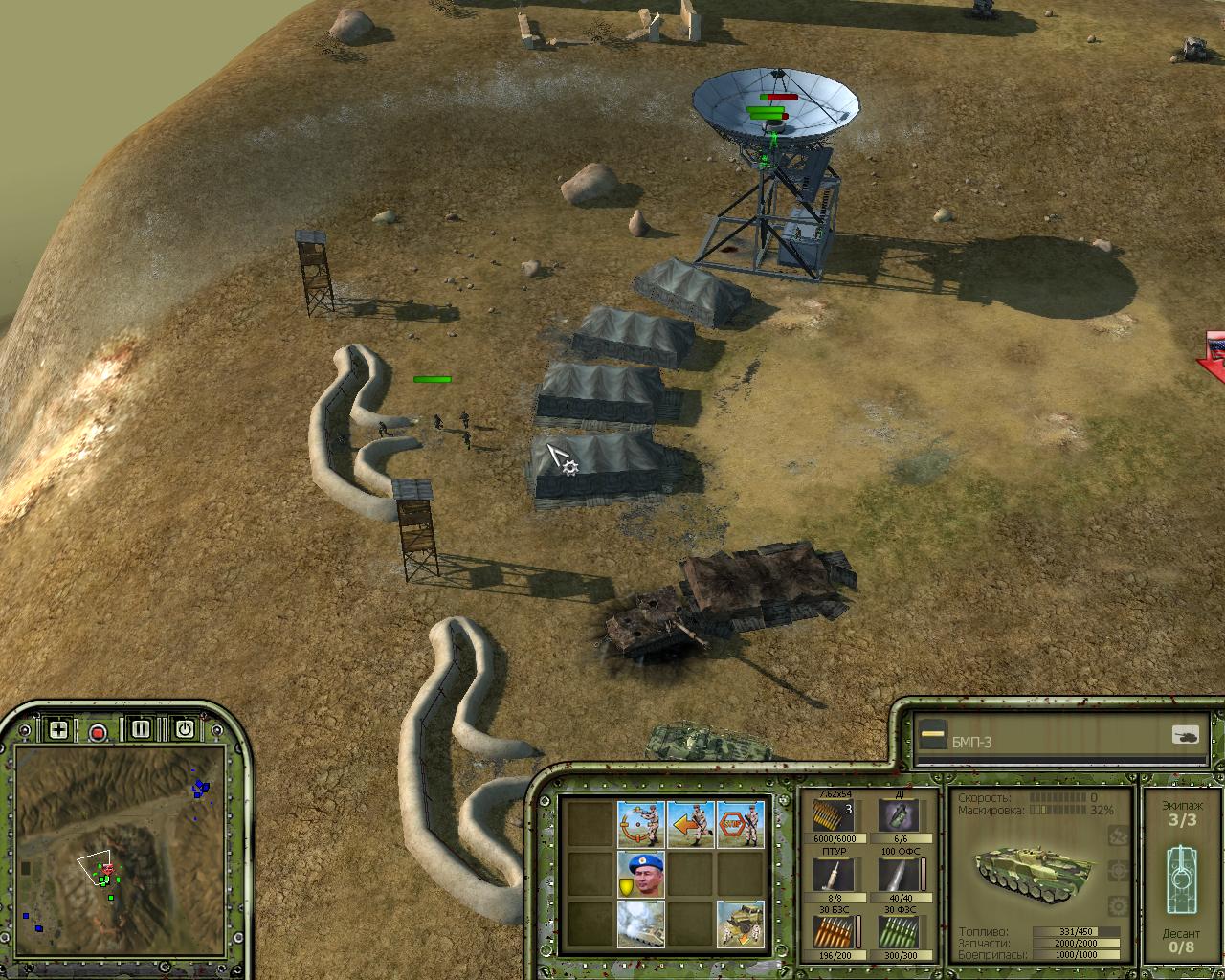Issue the STOP order
This screenshot has width=1225, height=980.
coord(741,823)
